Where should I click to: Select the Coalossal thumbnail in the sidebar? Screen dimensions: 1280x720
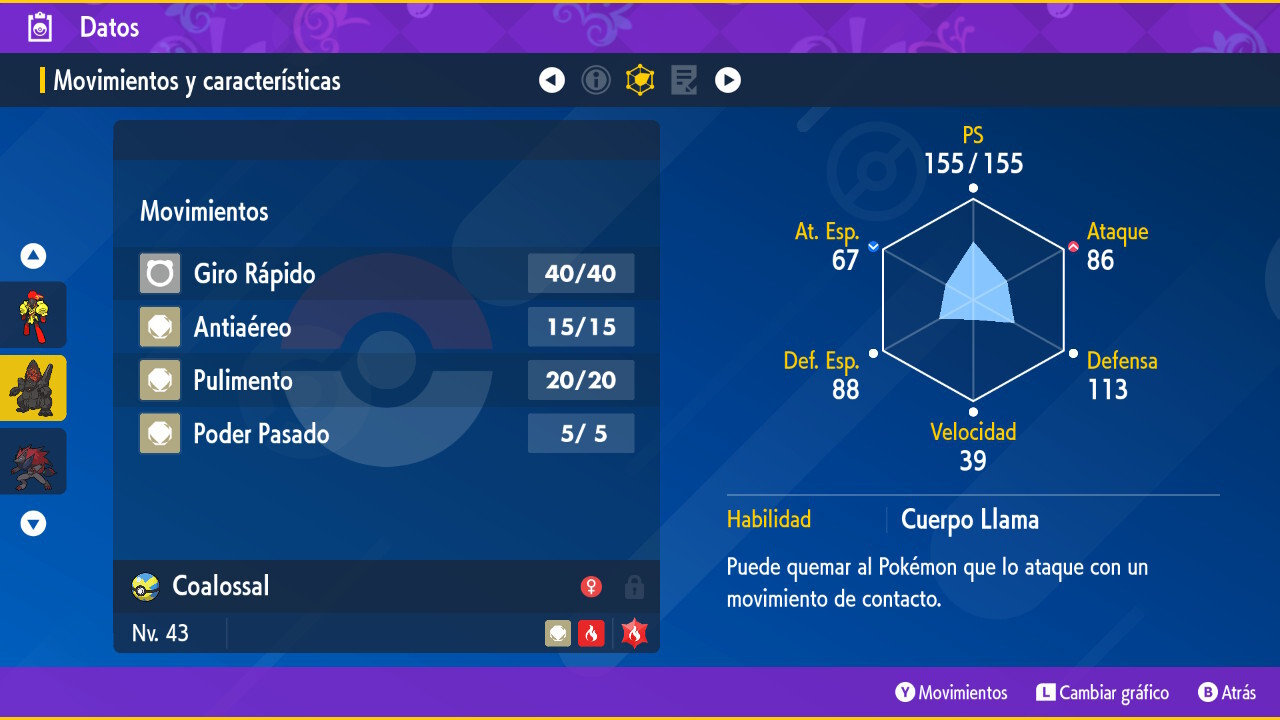tap(33, 388)
